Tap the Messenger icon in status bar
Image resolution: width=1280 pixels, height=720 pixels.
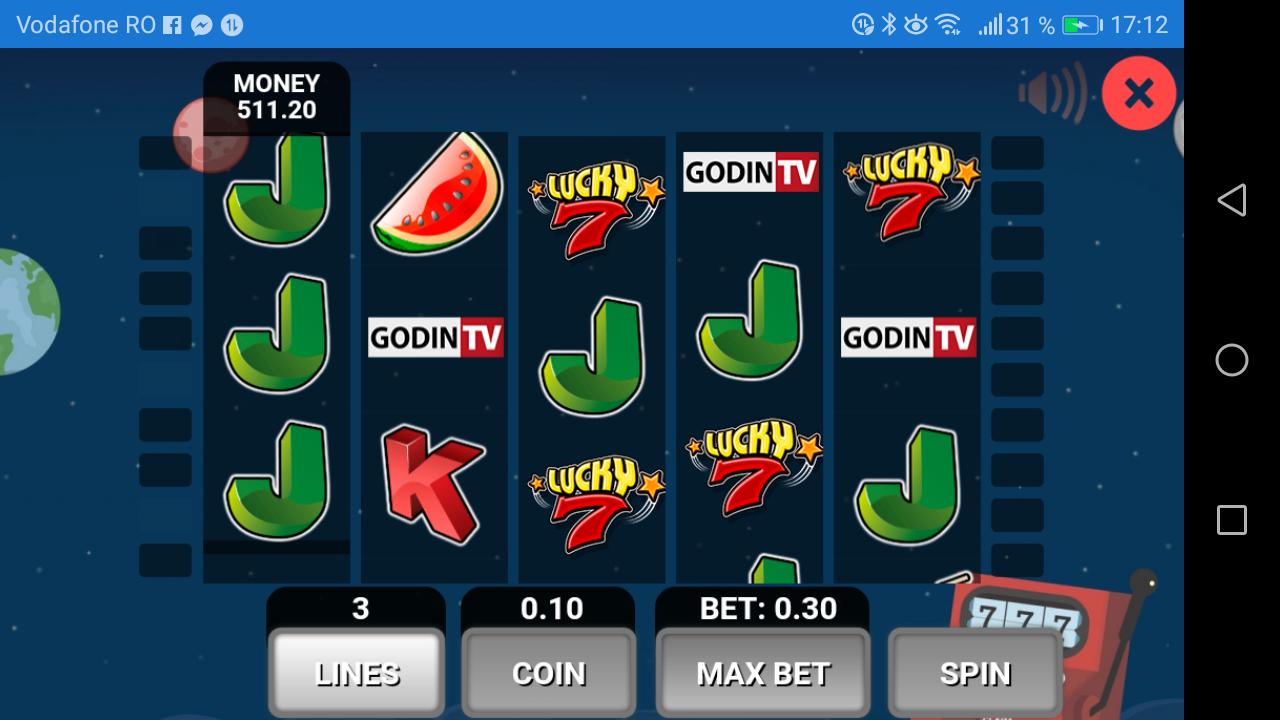203,25
